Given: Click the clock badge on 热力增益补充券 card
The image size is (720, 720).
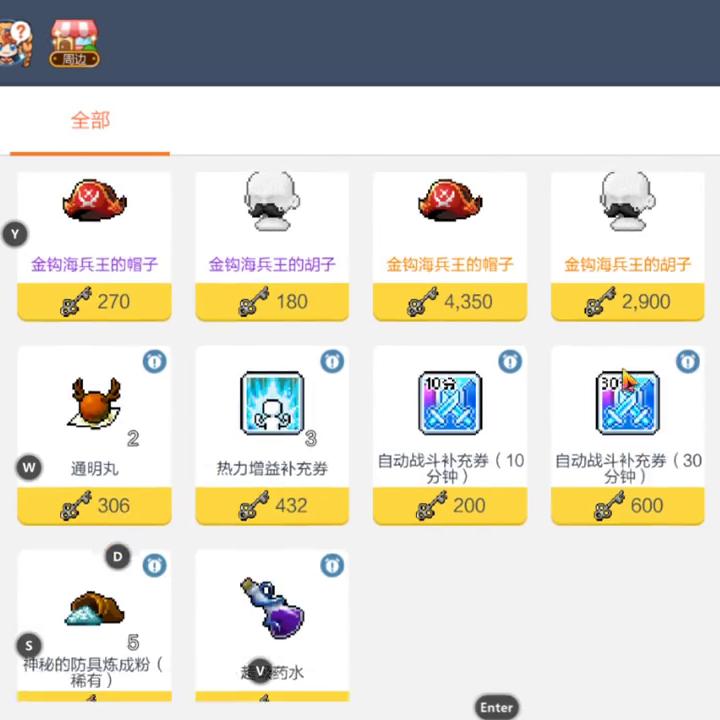Looking at the screenshot, I should pos(332,361).
